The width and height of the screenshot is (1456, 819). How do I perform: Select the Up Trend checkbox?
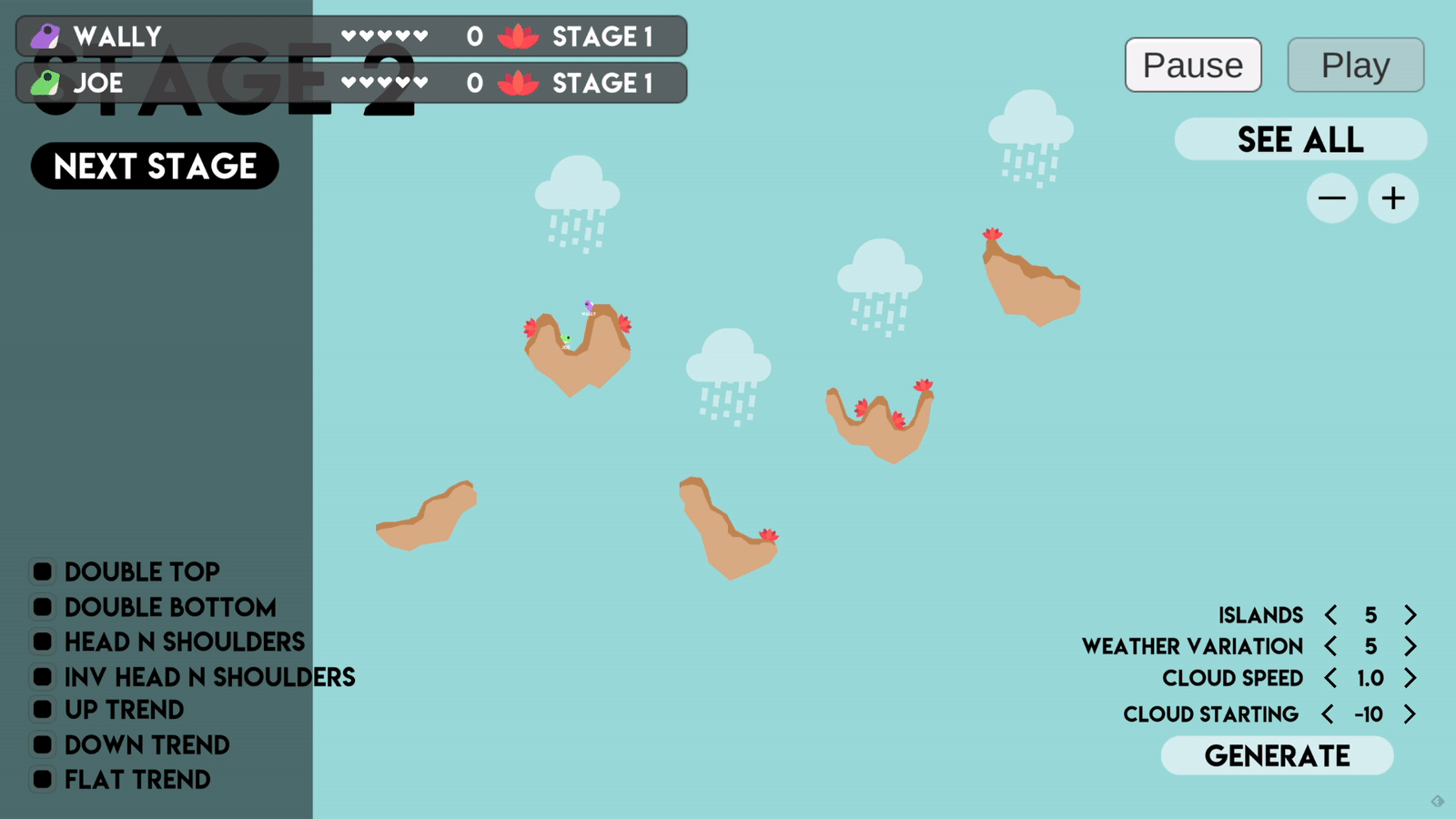tap(42, 710)
